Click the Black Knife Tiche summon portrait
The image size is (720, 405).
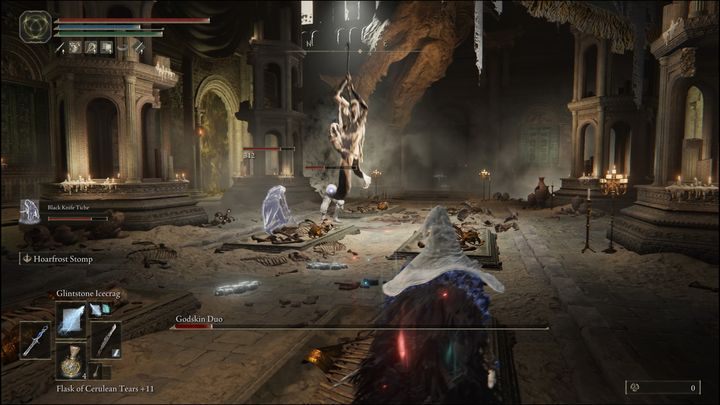tap(30, 211)
